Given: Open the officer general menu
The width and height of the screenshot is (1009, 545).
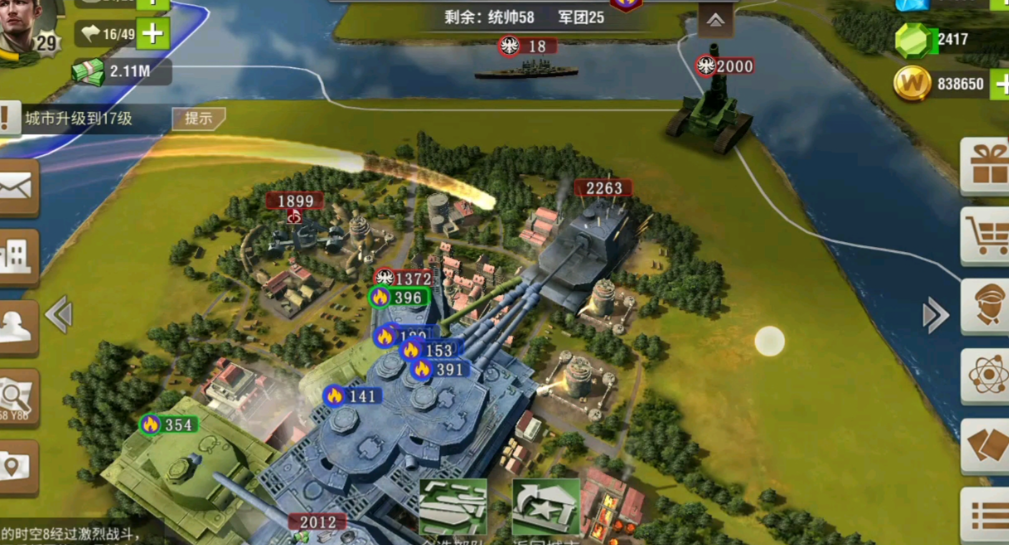Looking at the screenshot, I should 986,305.
